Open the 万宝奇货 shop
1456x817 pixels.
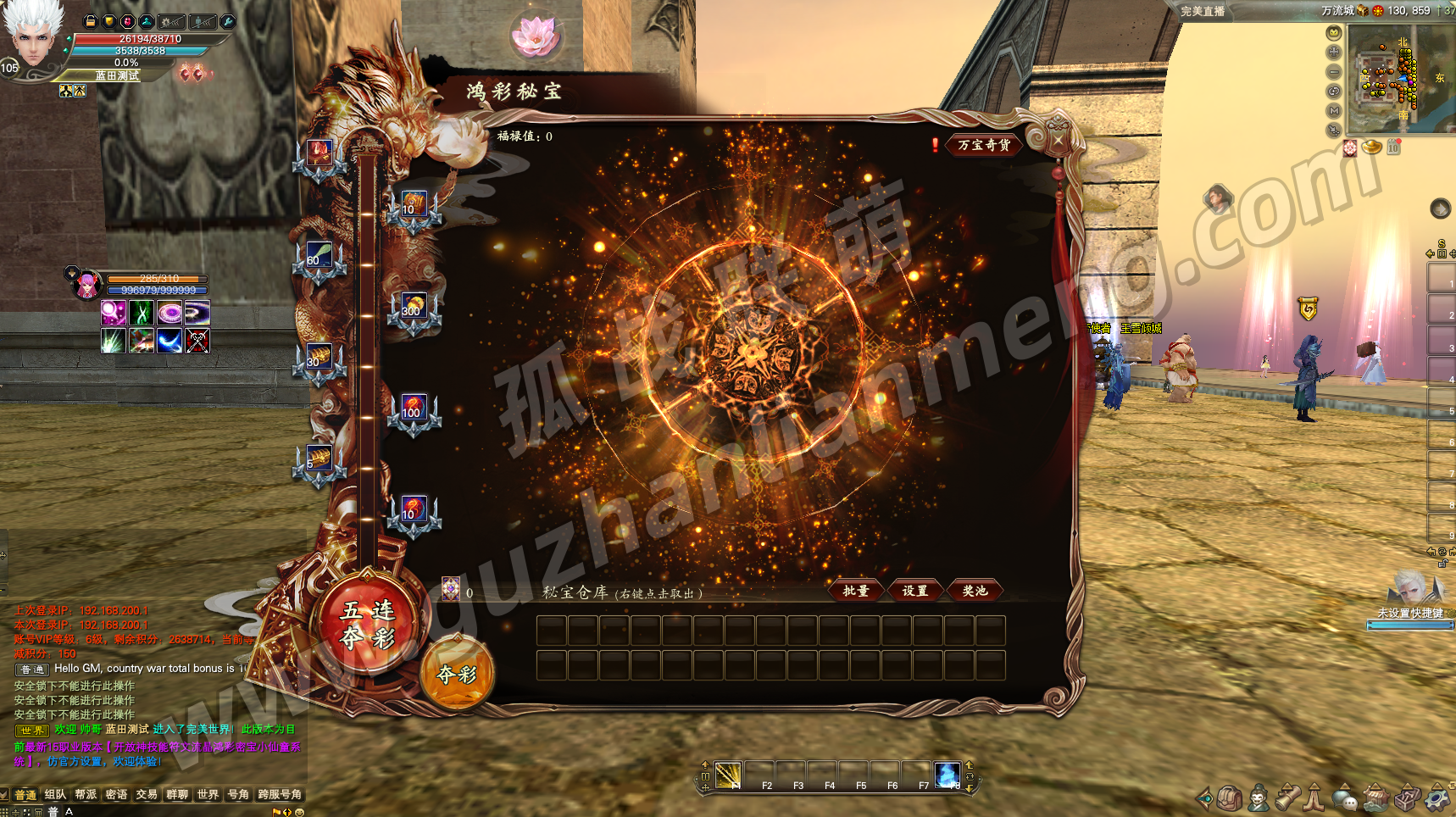[x=983, y=145]
